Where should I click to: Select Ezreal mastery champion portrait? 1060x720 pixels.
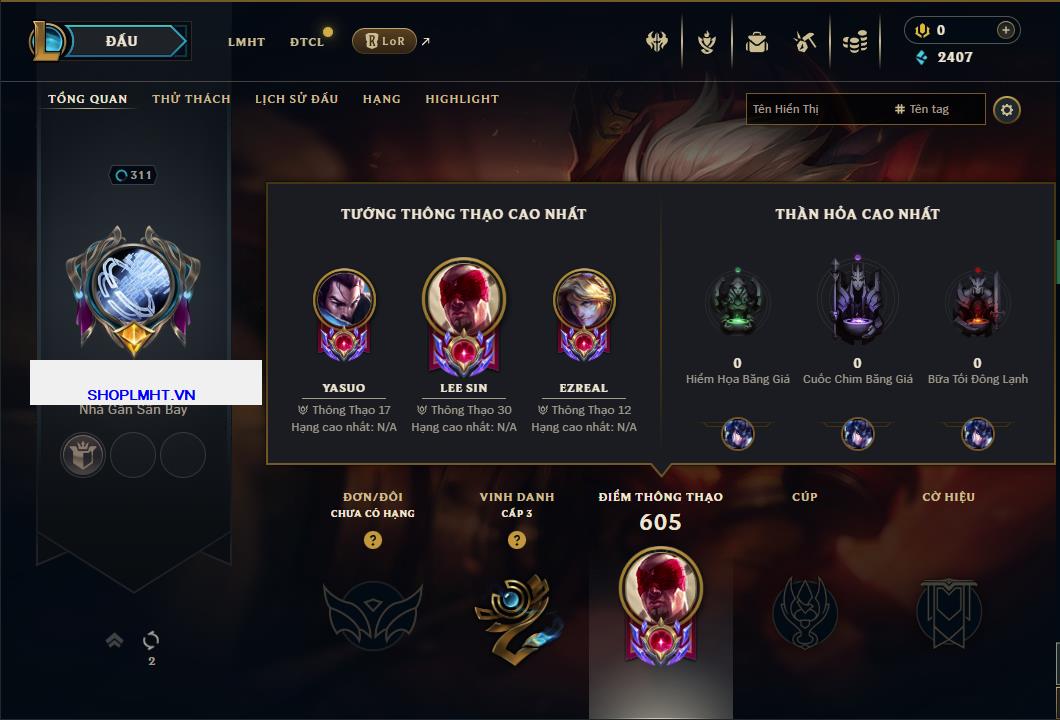[x=584, y=300]
